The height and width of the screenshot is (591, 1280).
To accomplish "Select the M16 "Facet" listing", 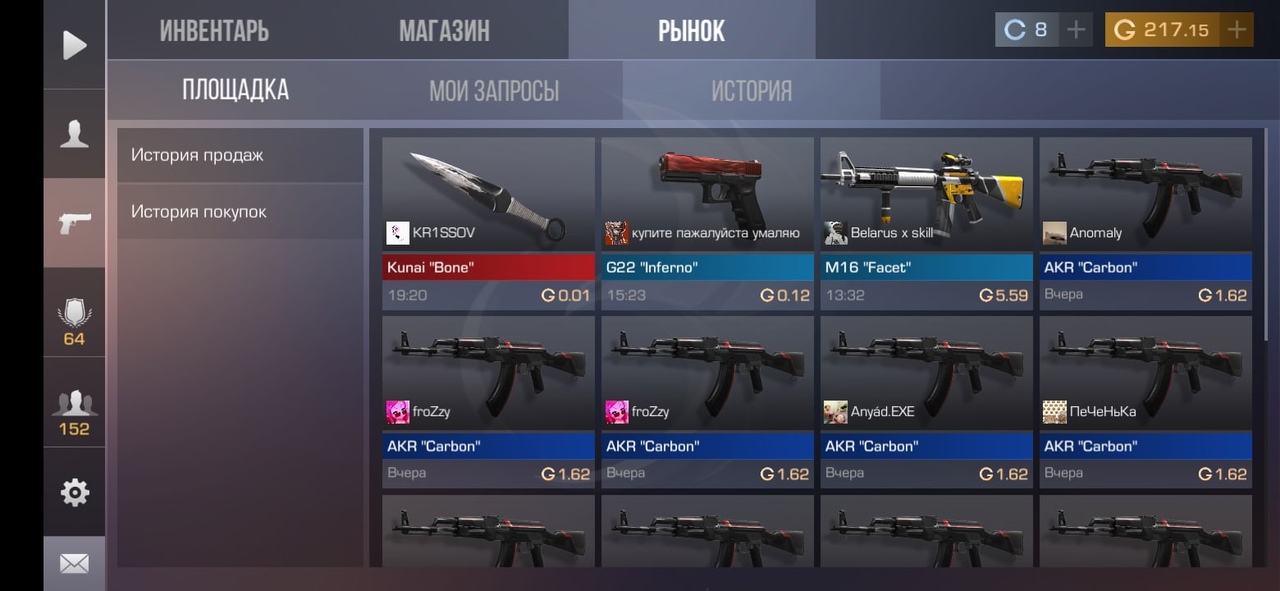I will click(x=926, y=222).
